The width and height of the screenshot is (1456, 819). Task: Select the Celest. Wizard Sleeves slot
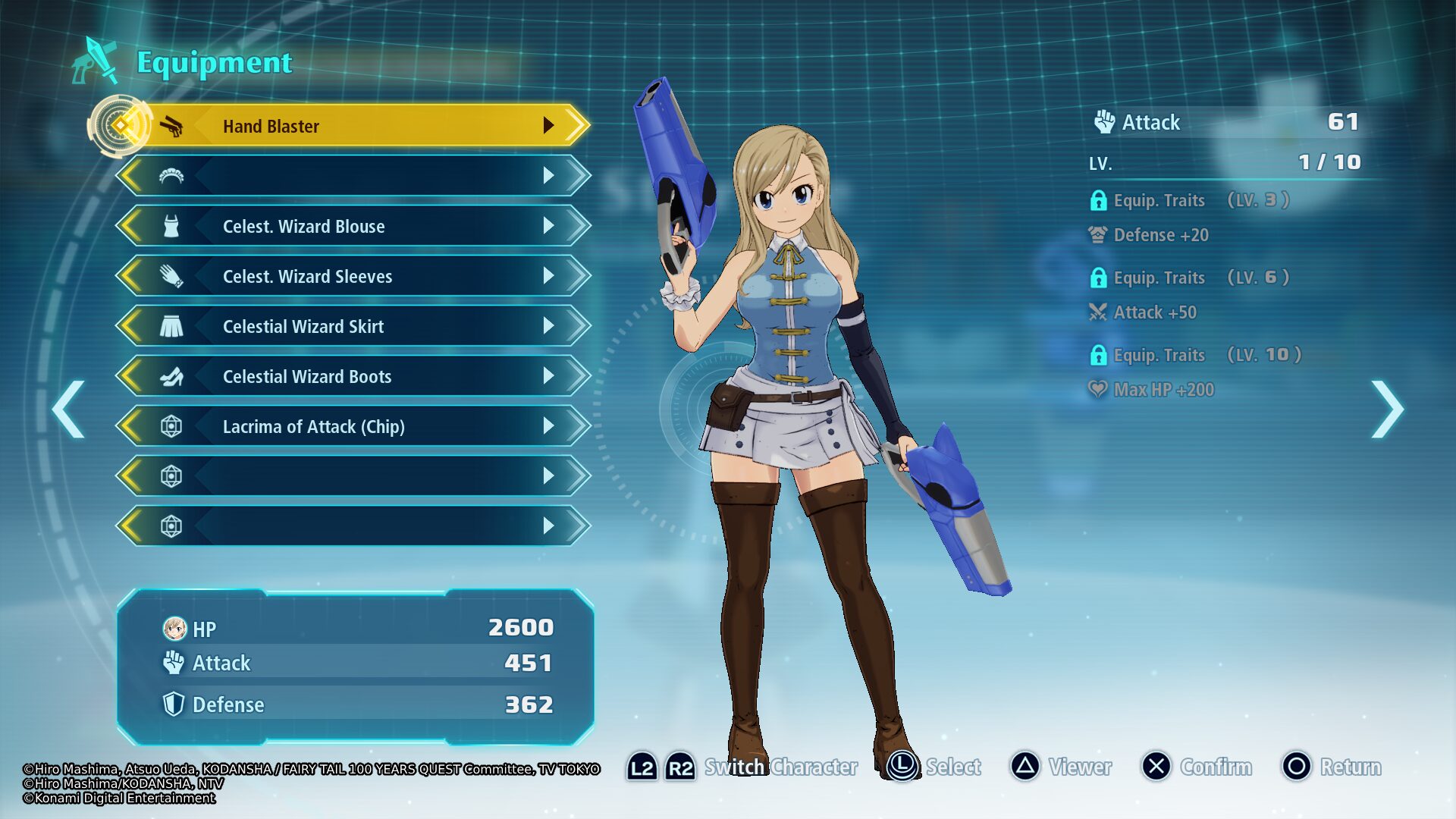point(353,276)
